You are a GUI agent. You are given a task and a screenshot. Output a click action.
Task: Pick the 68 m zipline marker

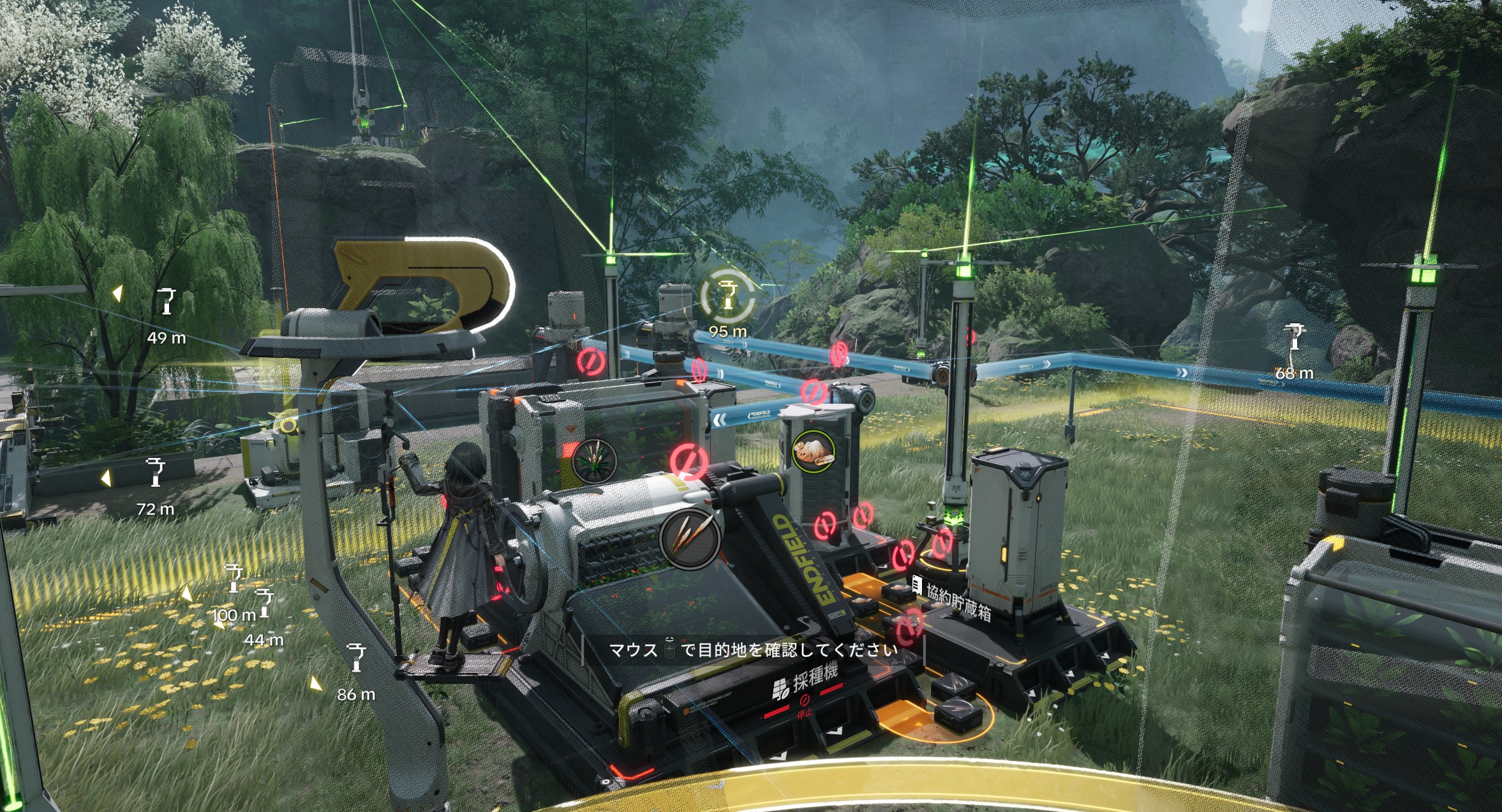pos(1295,337)
